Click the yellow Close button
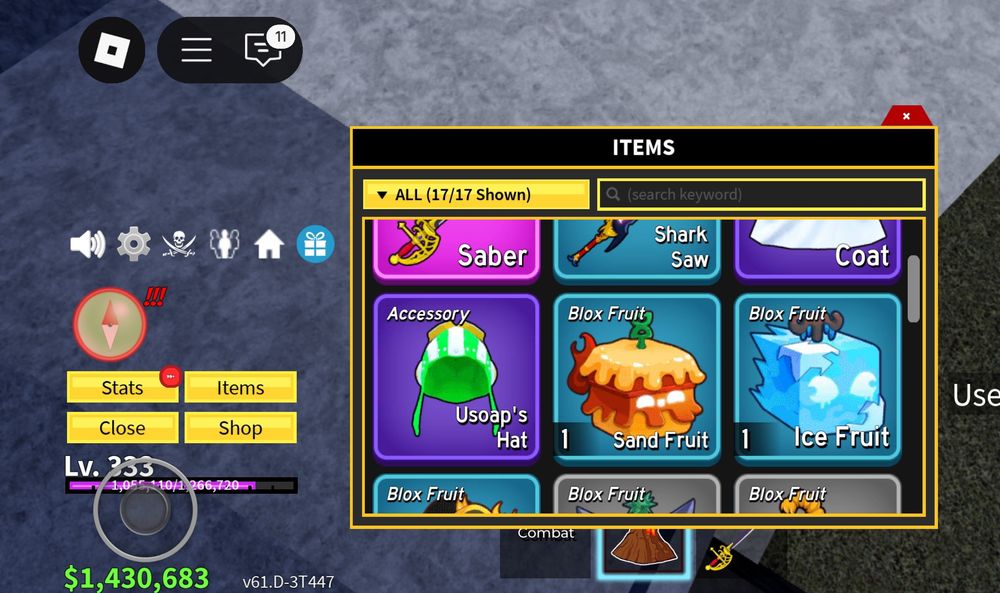This screenshot has width=1000, height=593. (122, 428)
